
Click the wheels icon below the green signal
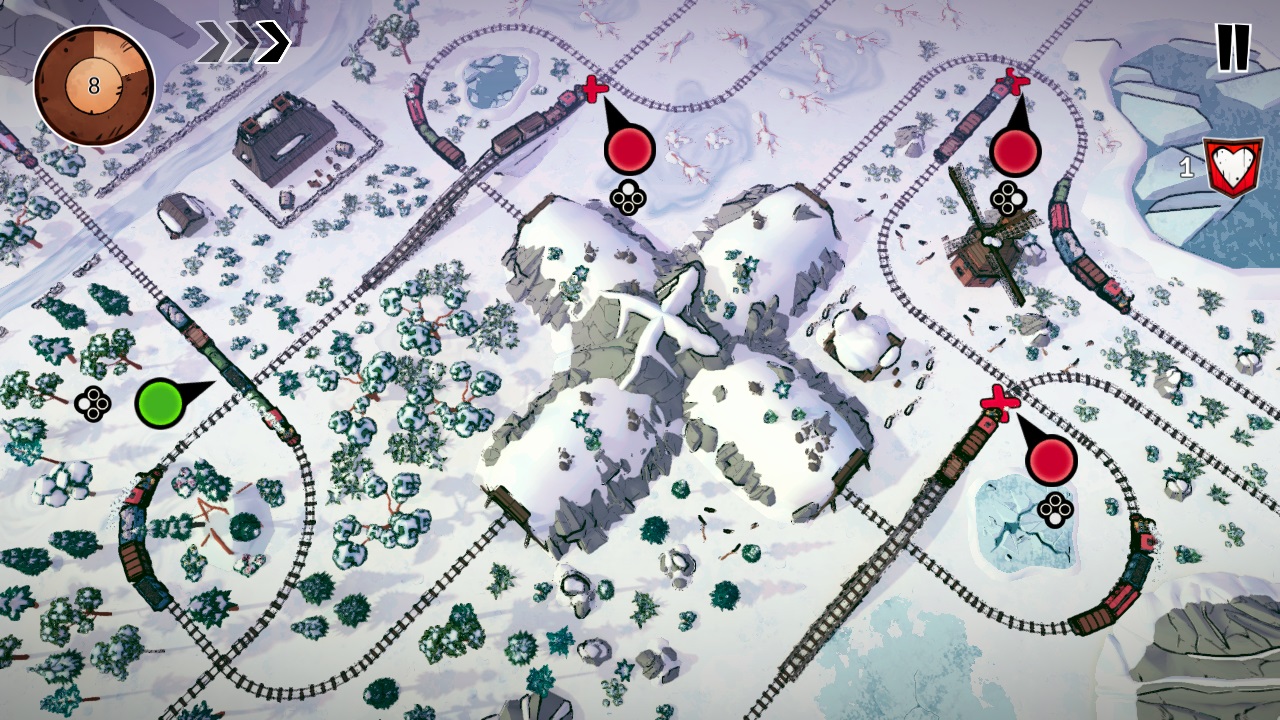(92, 404)
